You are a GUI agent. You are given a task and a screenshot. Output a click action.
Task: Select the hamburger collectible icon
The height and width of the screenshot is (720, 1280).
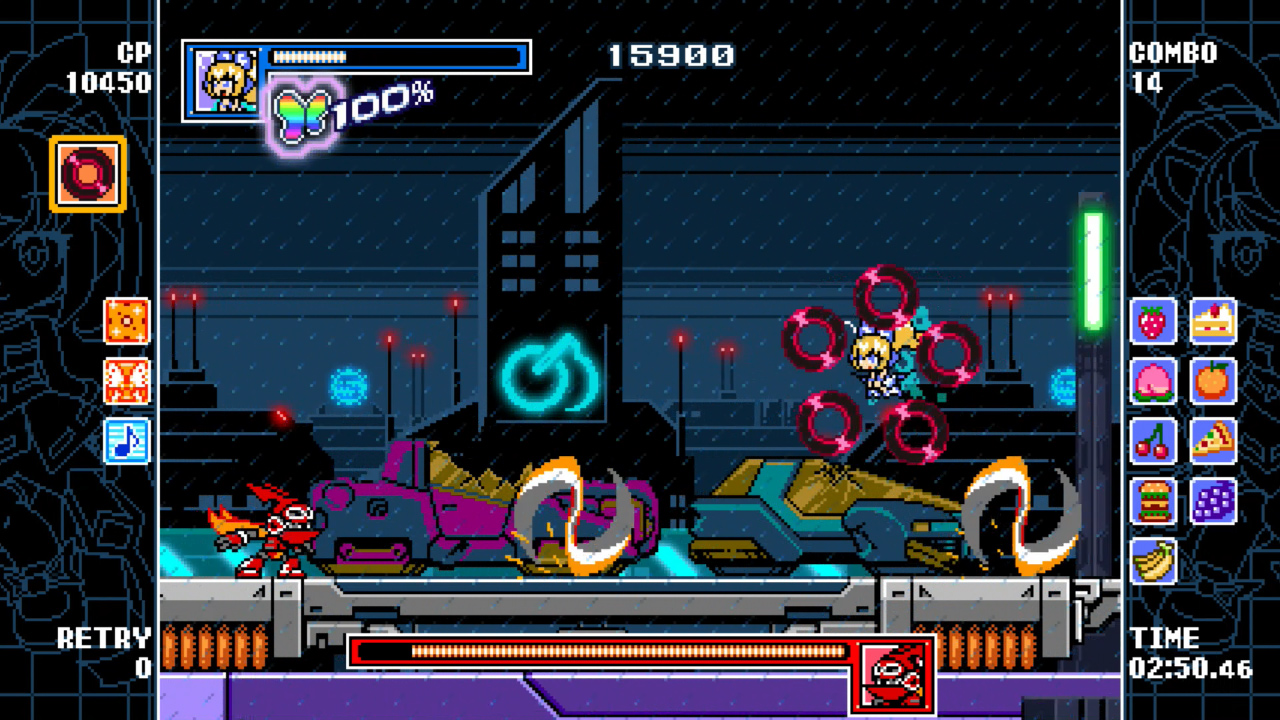pyautogui.click(x=1153, y=501)
